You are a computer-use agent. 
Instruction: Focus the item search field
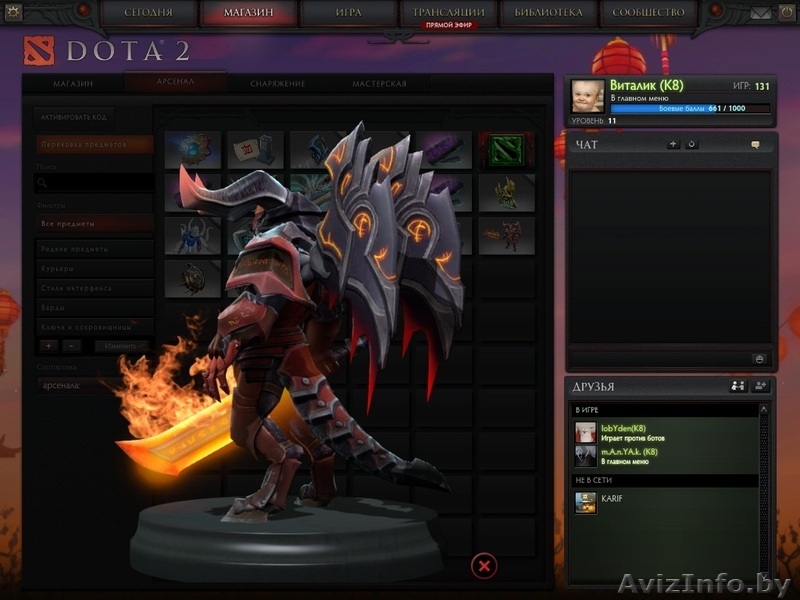coord(94,184)
